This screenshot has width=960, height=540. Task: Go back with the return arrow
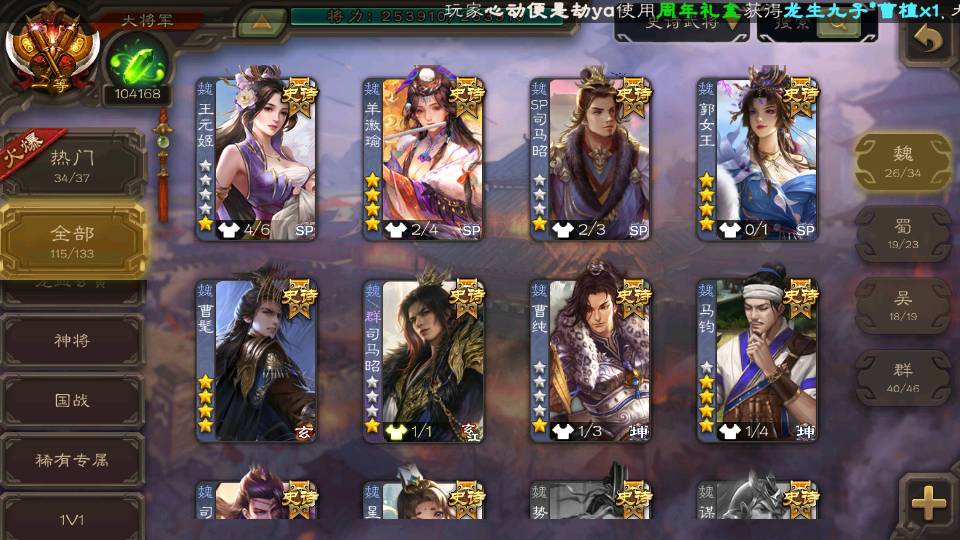[929, 40]
